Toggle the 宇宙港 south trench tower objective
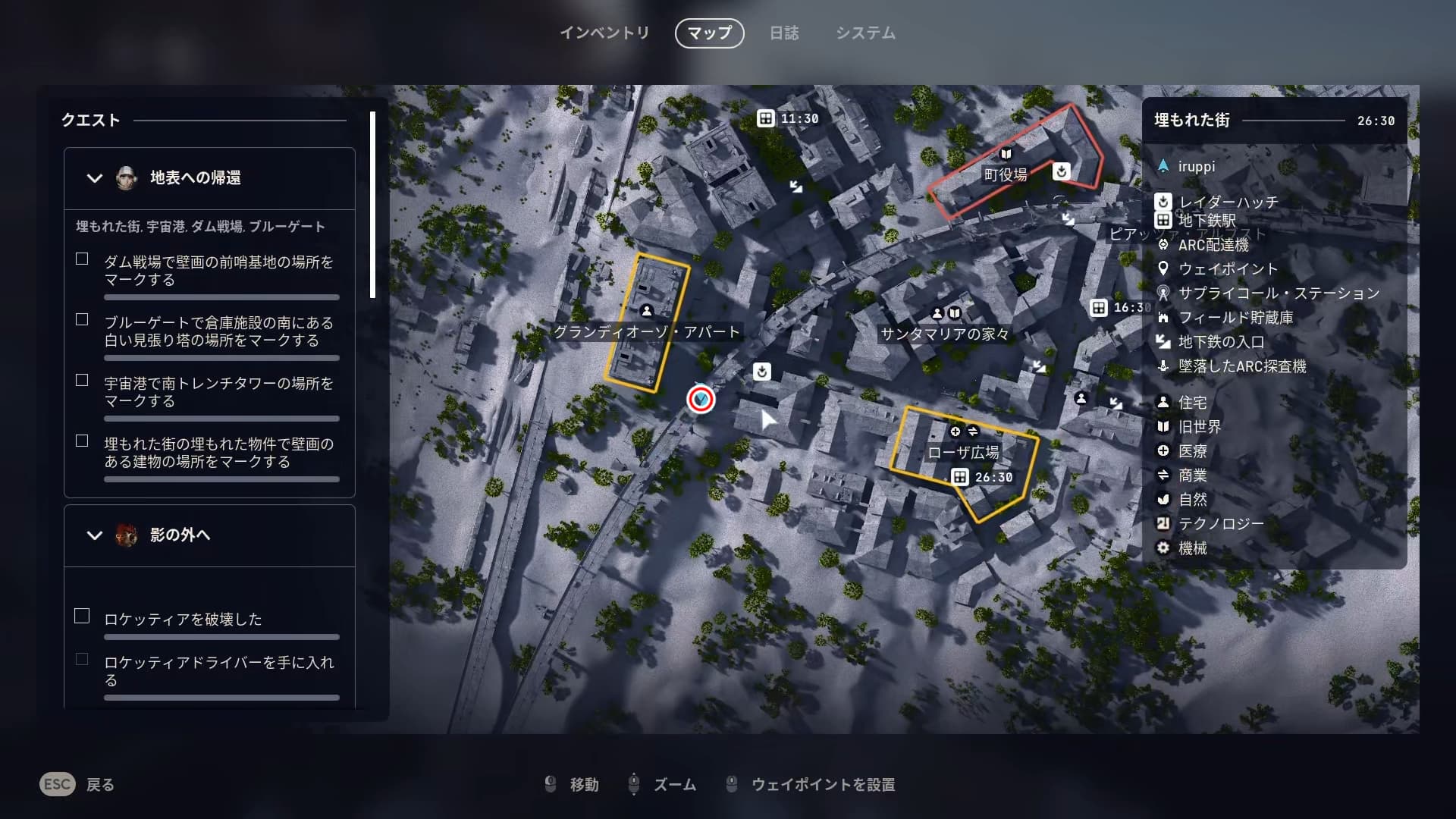Image resolution: width=1456 pixels, height=819 pixels. pyautogui.click(x=82, y=381)
